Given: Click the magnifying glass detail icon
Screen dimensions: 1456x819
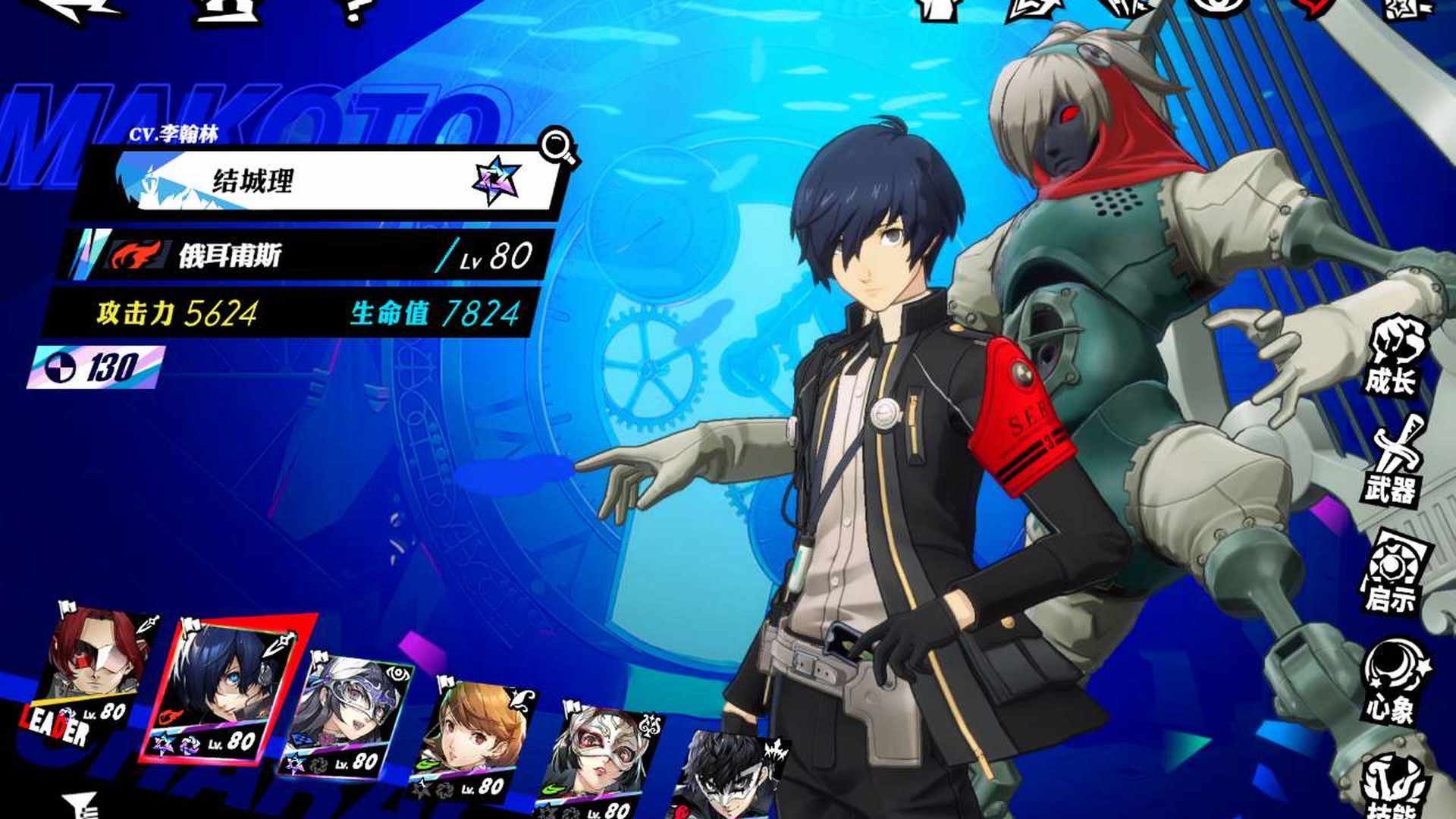Looking at the screenshot, I should (x=557, y=146).
